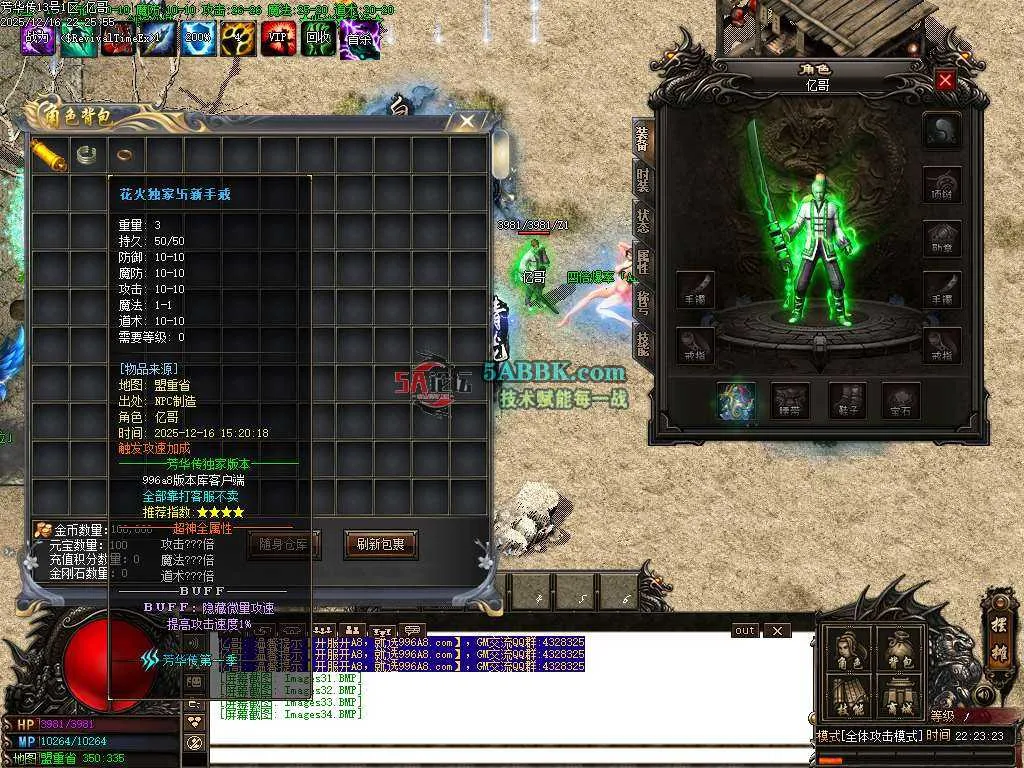Switch to the 时装 fashion tab
The height and width of the screenshot is (768, 1024).
pos(643,180)
